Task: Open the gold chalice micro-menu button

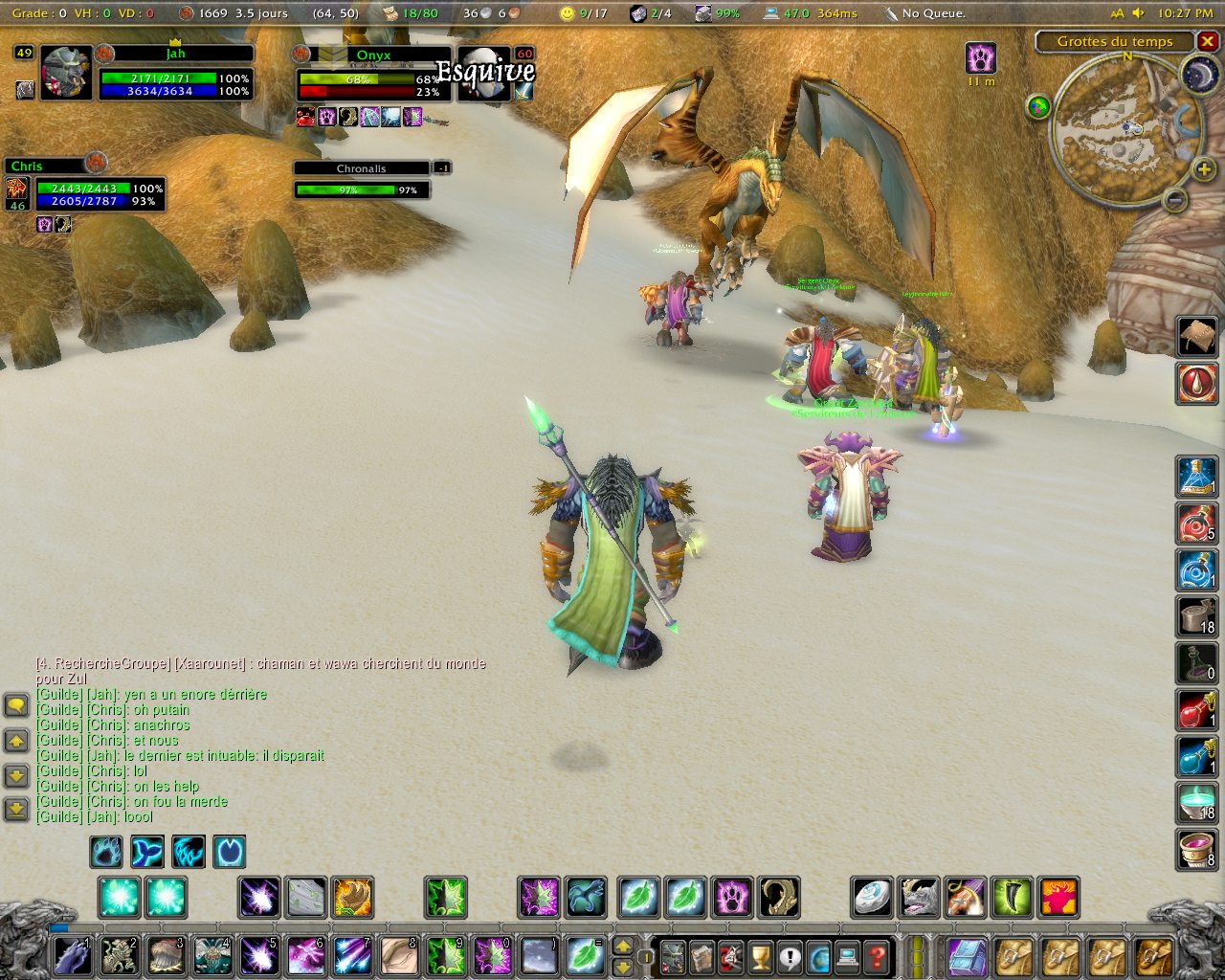Action: [x=761, y=955]
